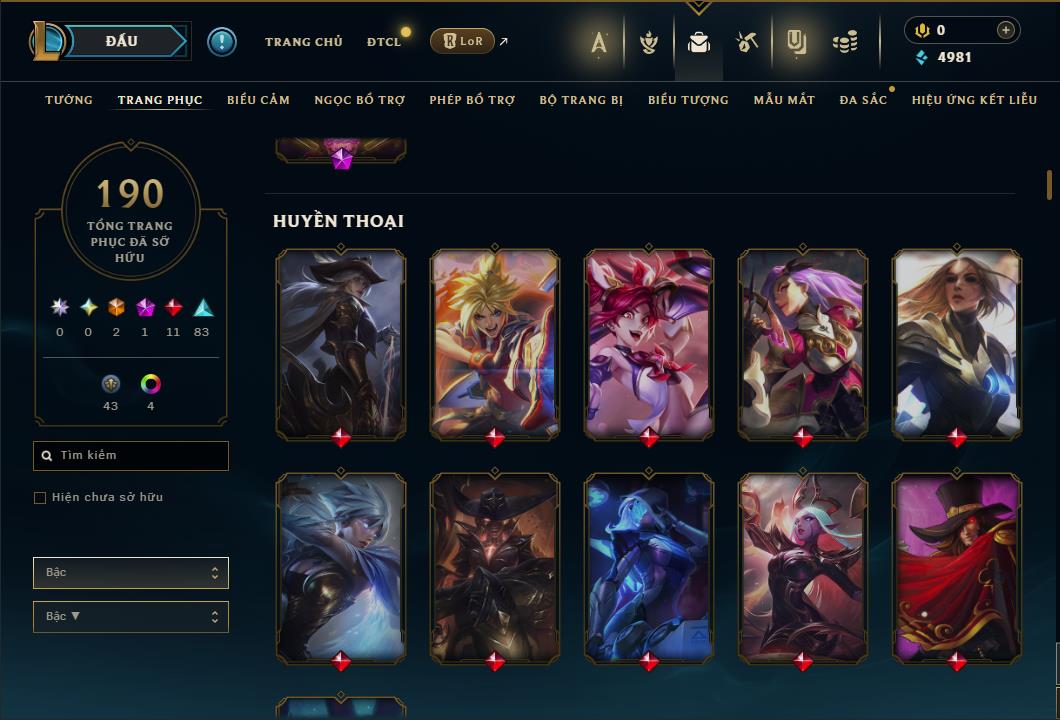Screen dimensions: 1060x720
Task: Click the Tìm kiếm search box
Action: 131,456
